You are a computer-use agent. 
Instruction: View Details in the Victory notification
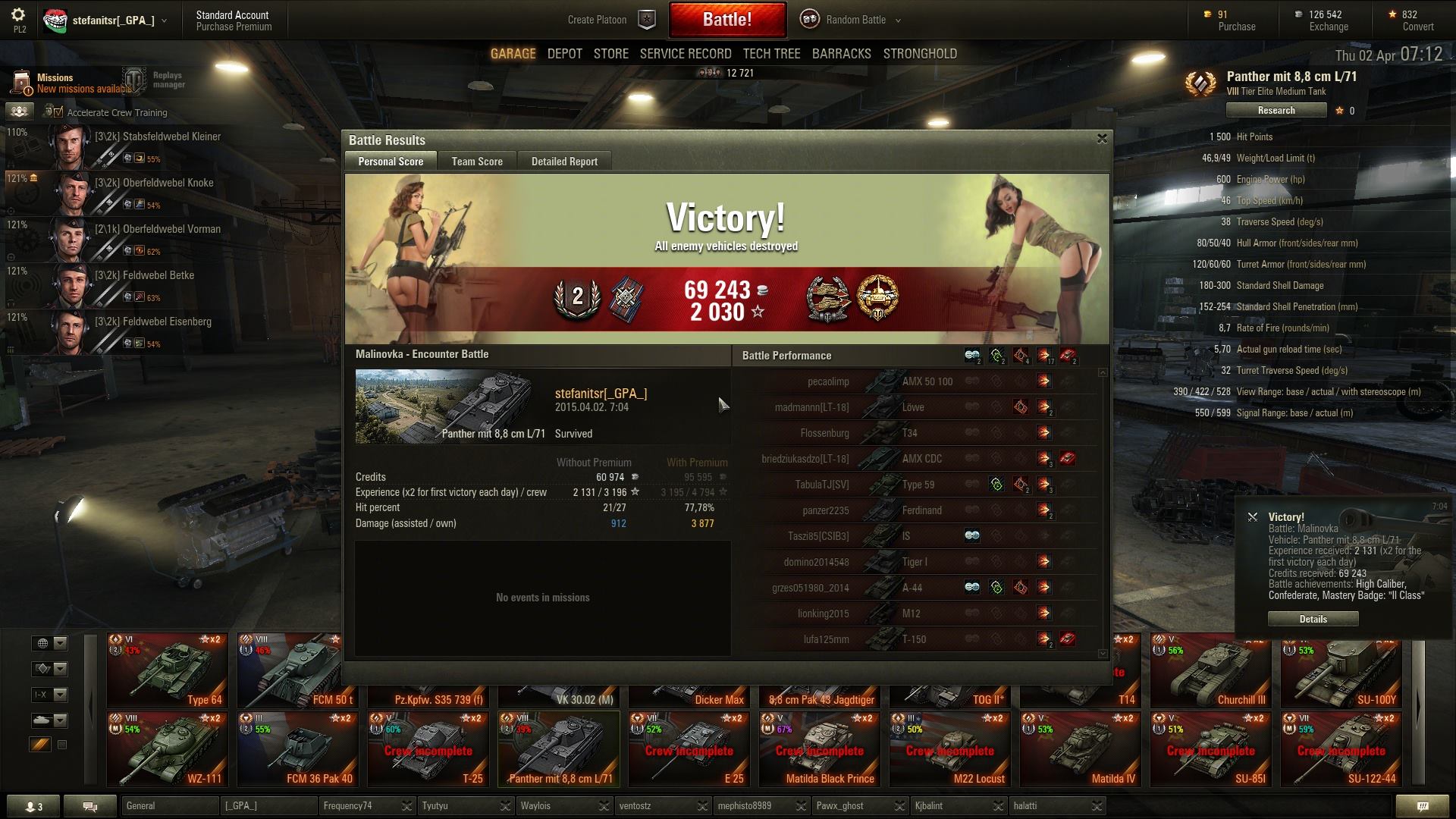pos(1313,619)
